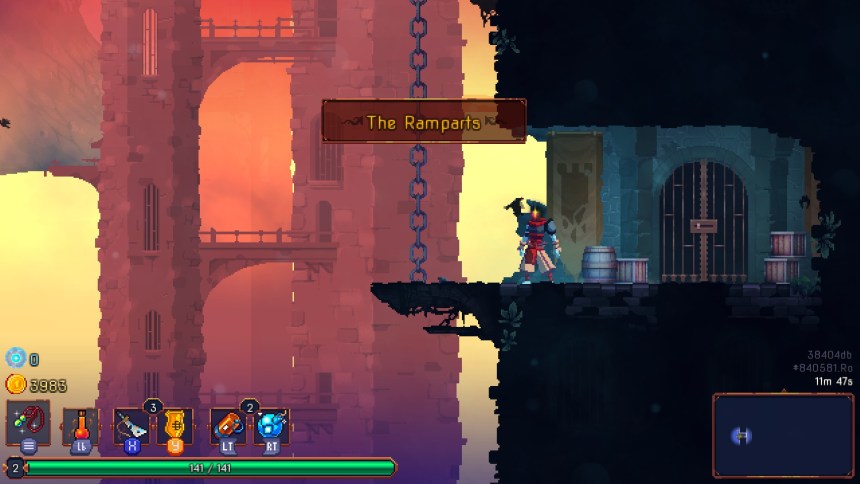
Task: Use the health flask
Action: point(80,425)
